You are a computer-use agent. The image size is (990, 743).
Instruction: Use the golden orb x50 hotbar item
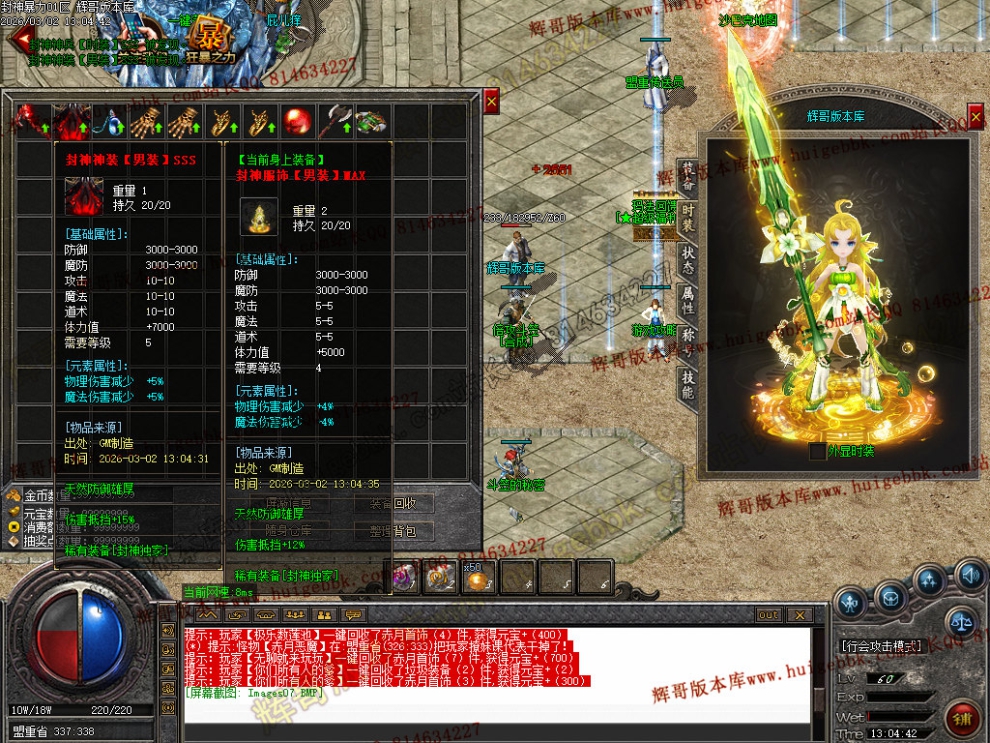[477, 576]
